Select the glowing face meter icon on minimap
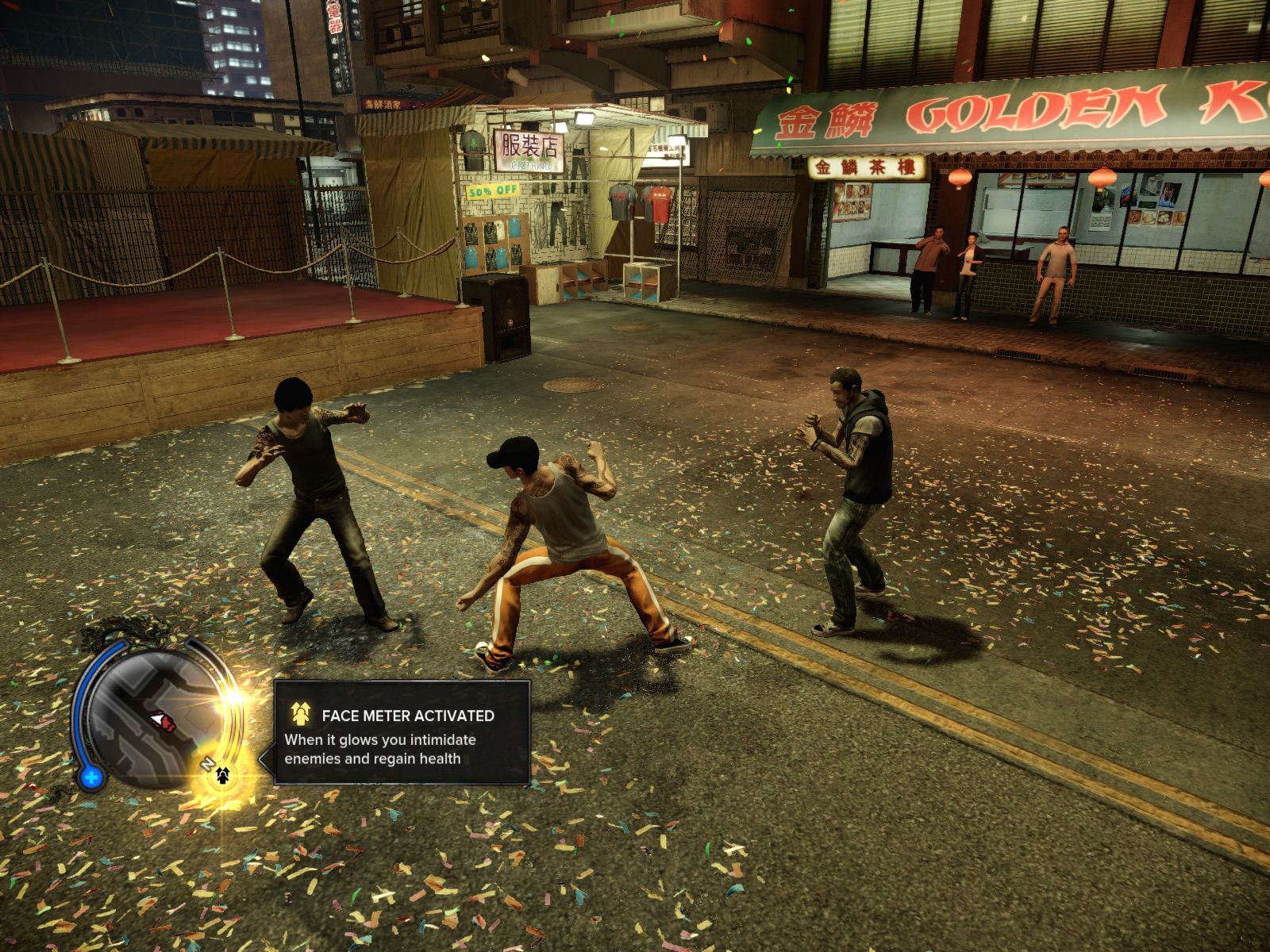 pyautogui.click(x=223, y=775)
